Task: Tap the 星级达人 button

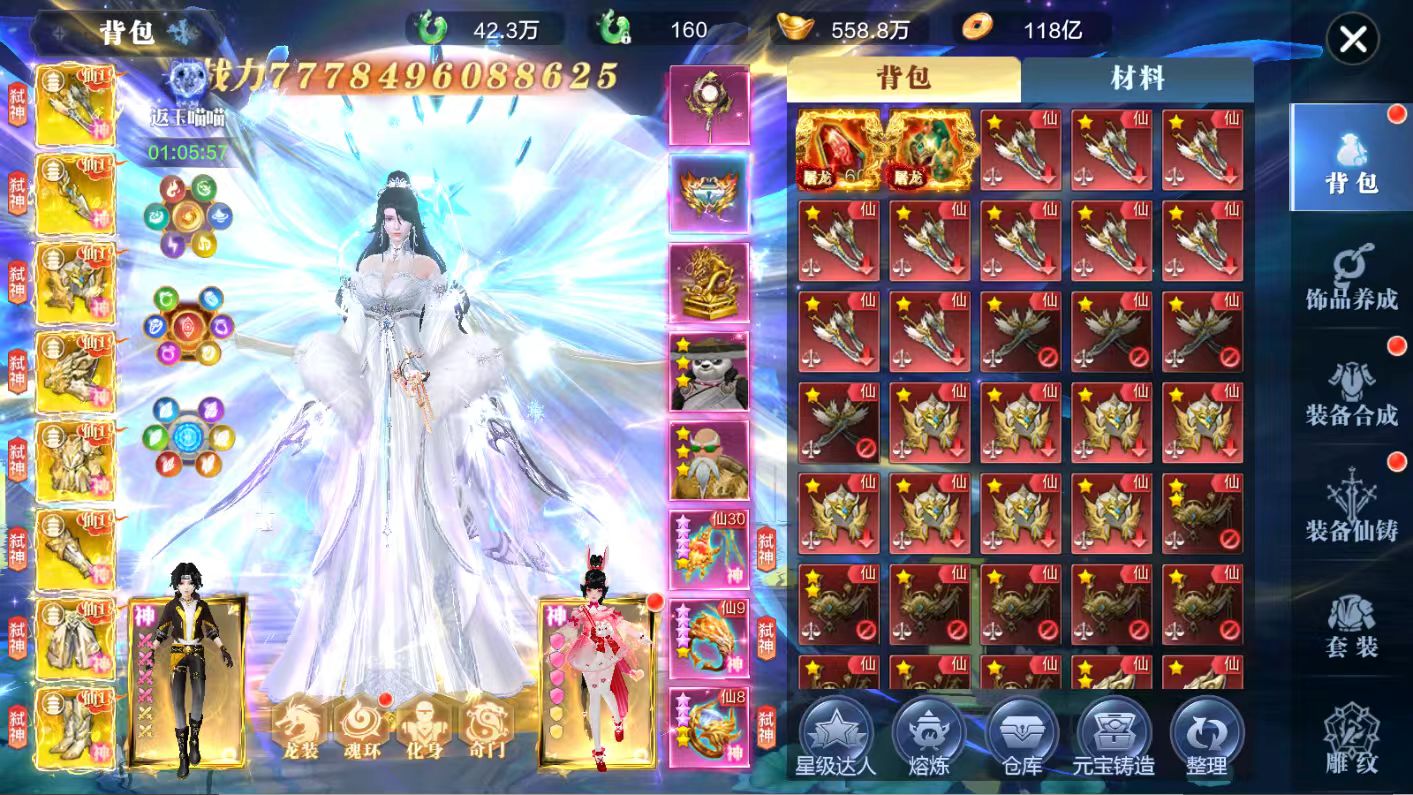Action: [x=836, y=738]
